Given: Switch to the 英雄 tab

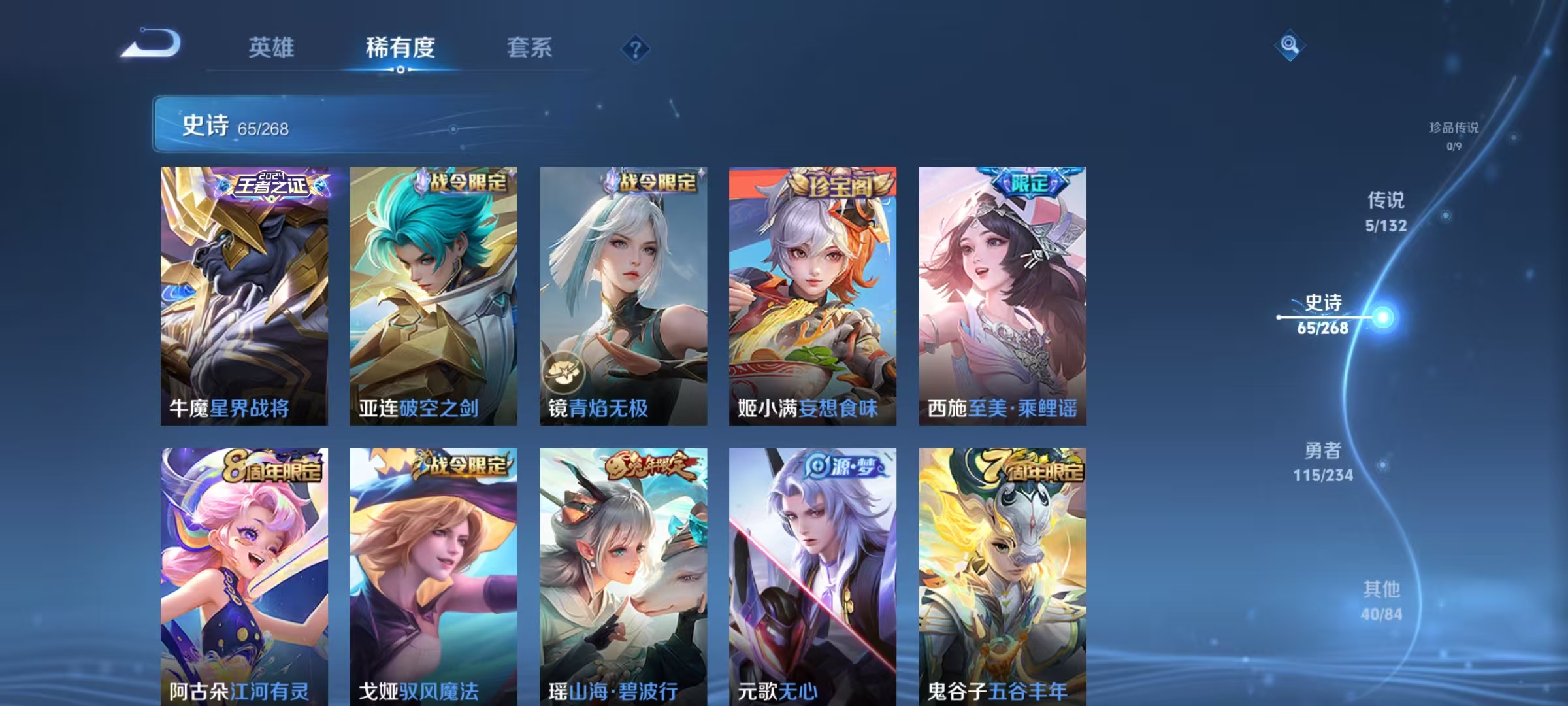Looking at the screenshot, I should click(x=272, y=48).
